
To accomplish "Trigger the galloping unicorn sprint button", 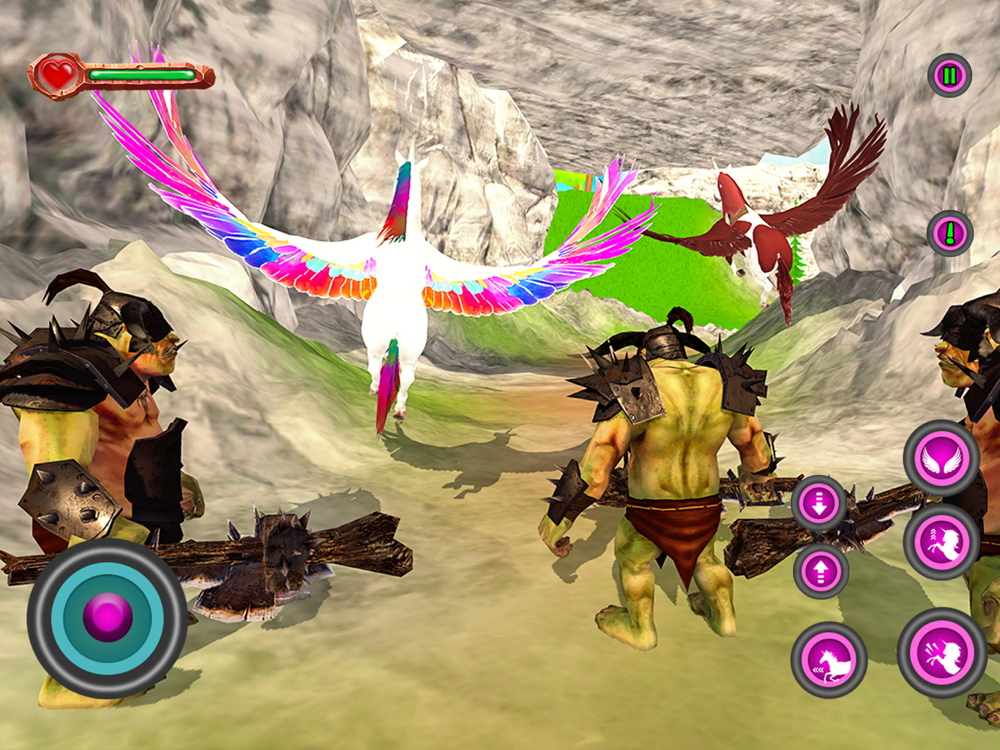I will 829,659.
